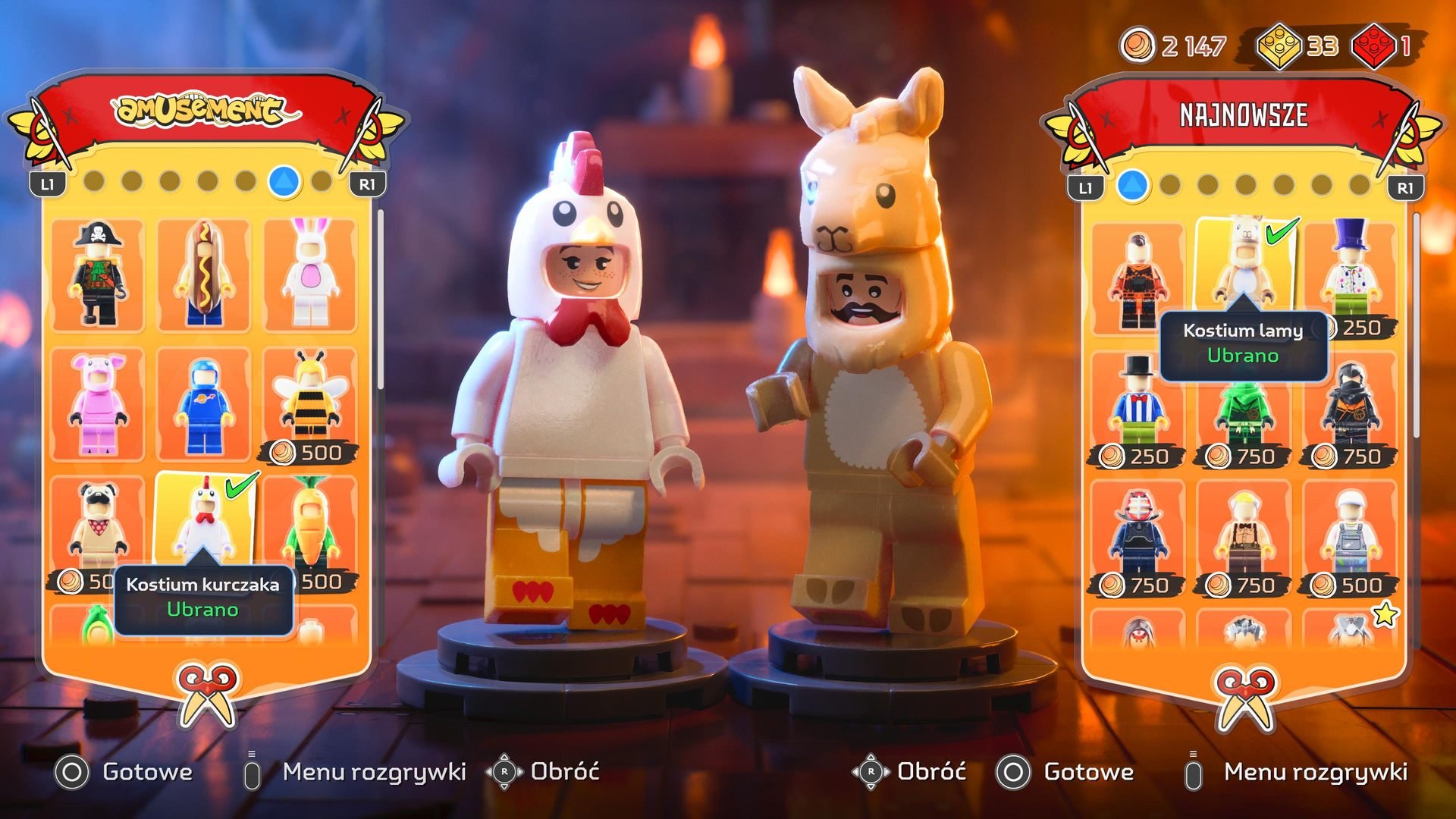Click the circle Gotowe prompt icon

click(72, 772)
